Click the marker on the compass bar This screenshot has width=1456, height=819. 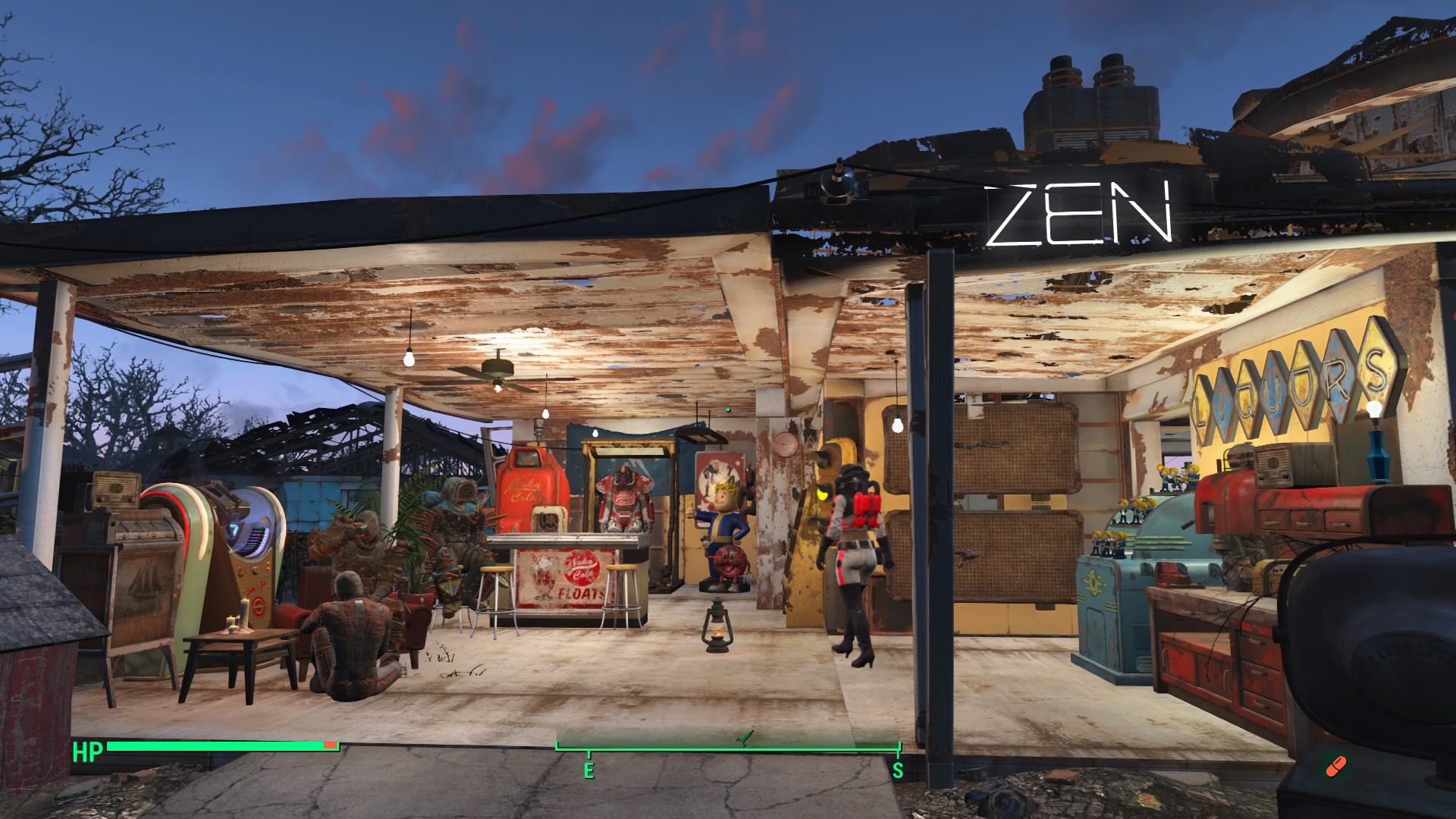746,736
